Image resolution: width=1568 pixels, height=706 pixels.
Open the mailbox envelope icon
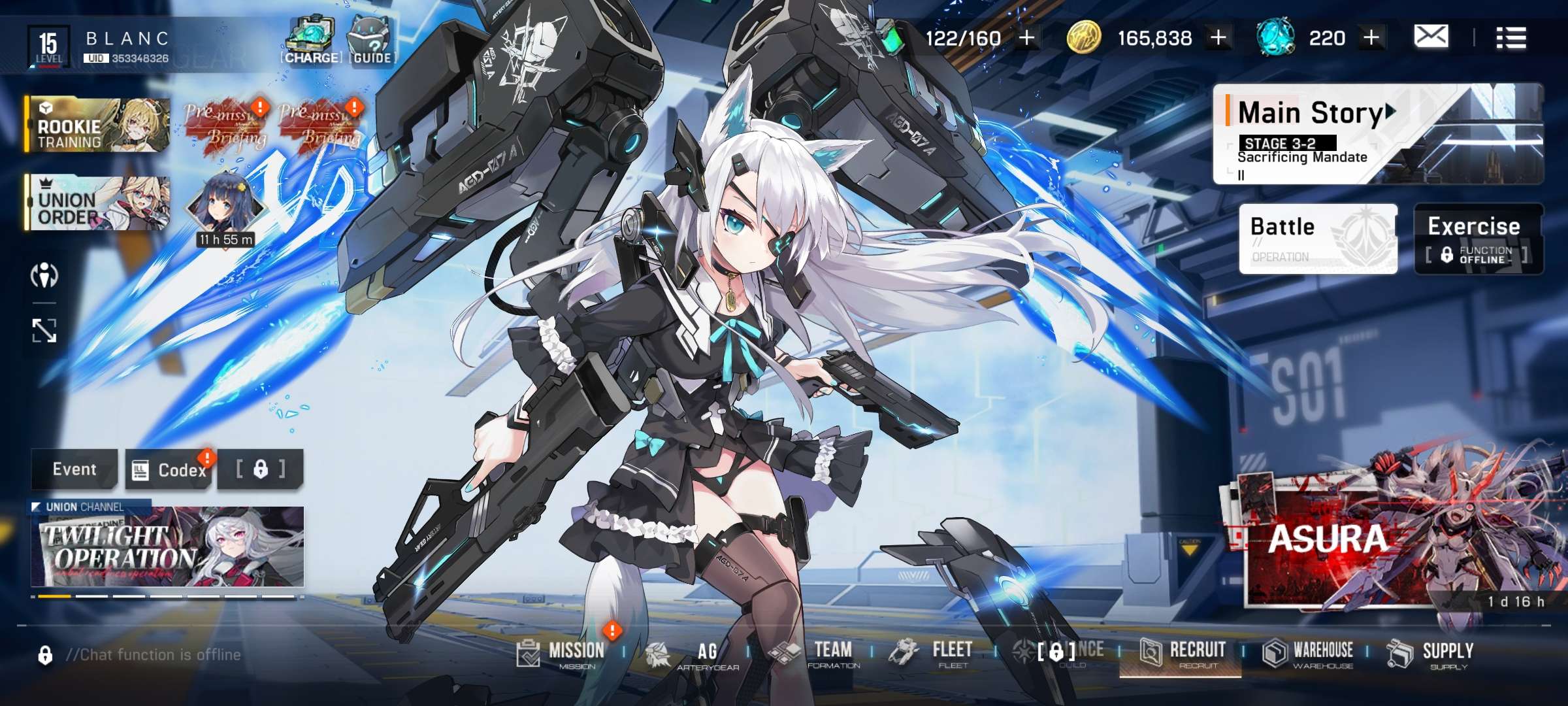click(1430, 37)
